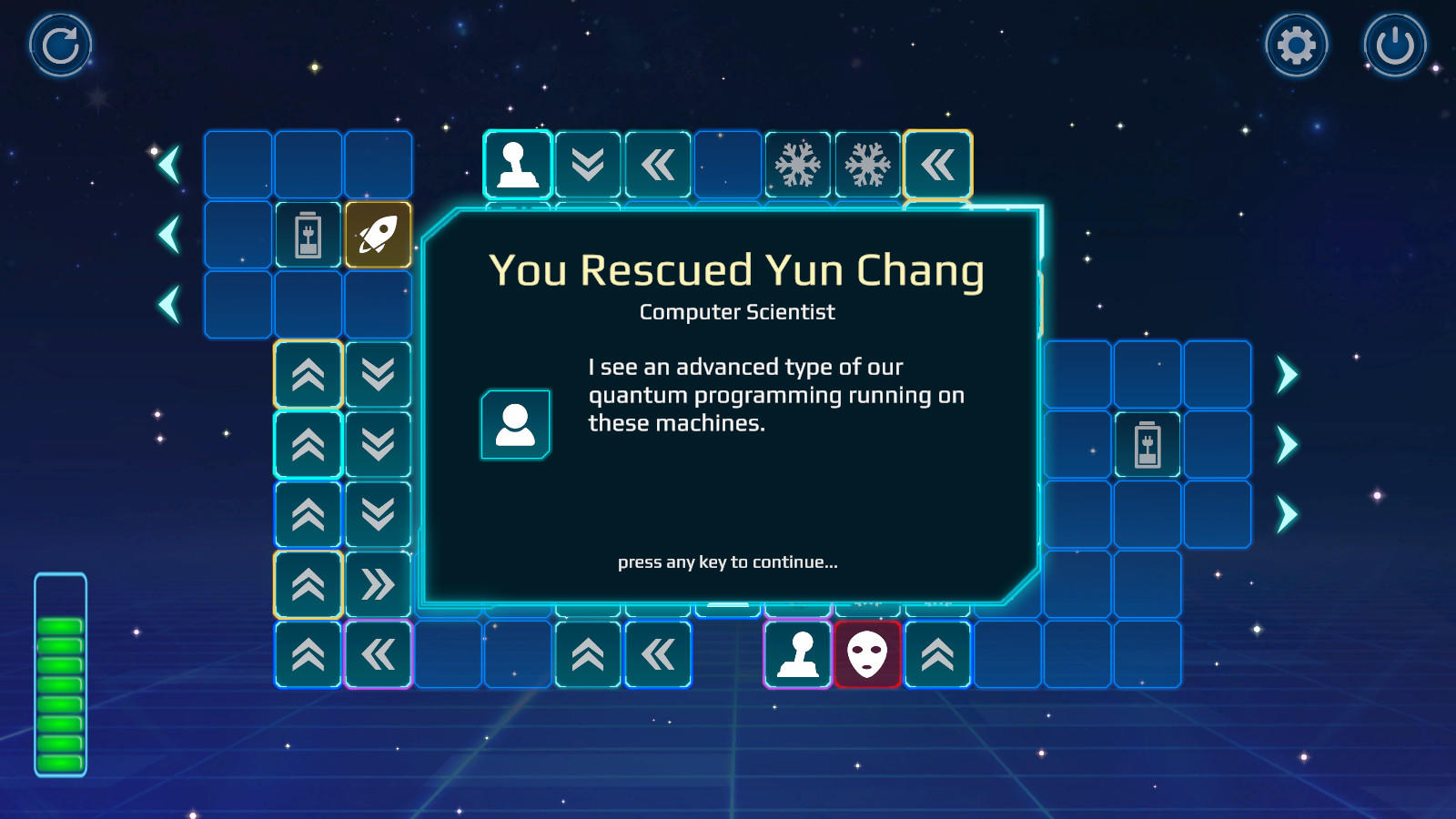Click the yellow-bordered left chevron tile

click(938, 165)
